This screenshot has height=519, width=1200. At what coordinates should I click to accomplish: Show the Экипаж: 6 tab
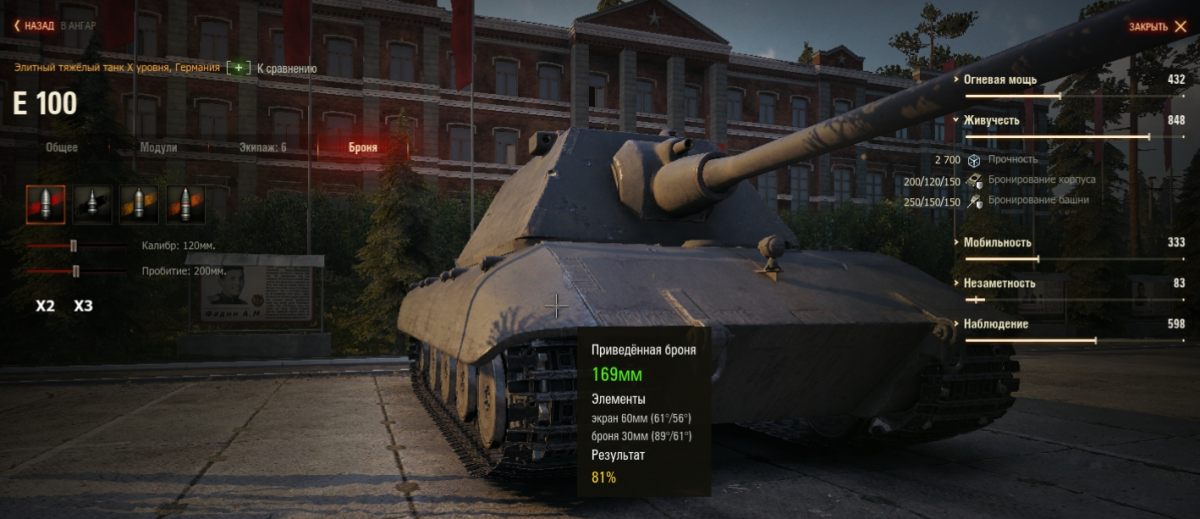[x=262, y=147]
